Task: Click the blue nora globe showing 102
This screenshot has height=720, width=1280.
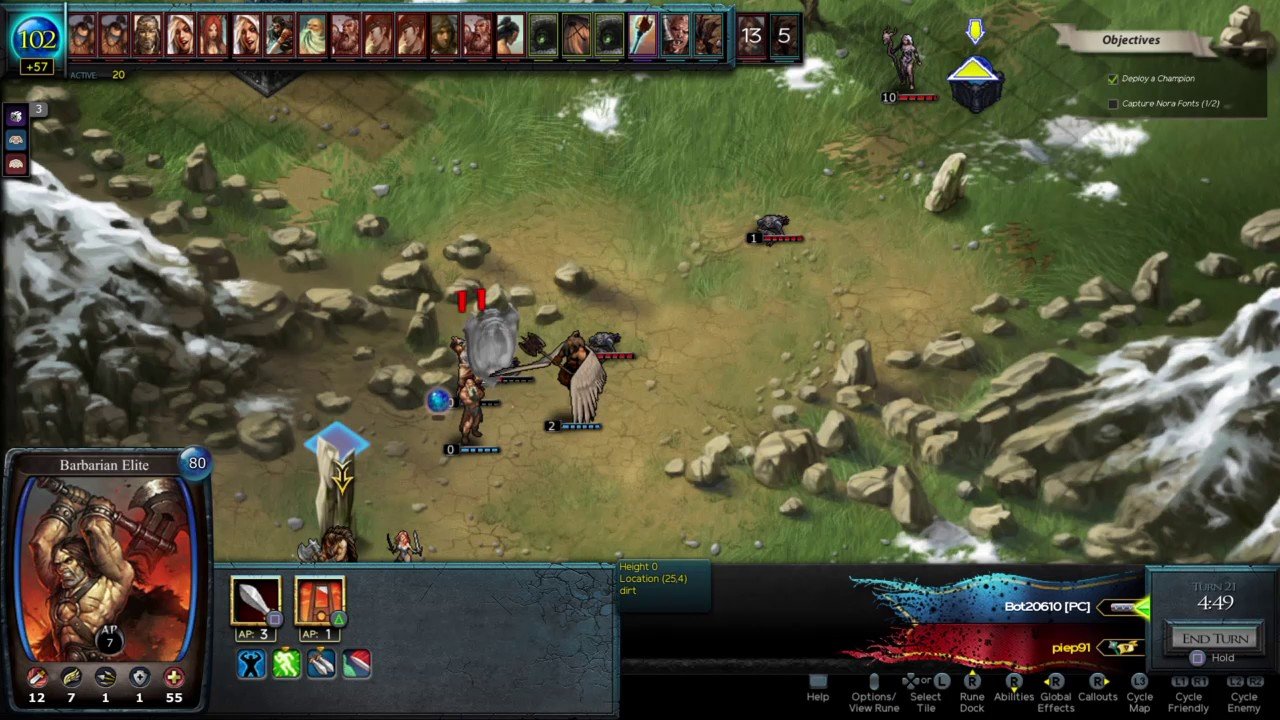Action: [37, 40]
